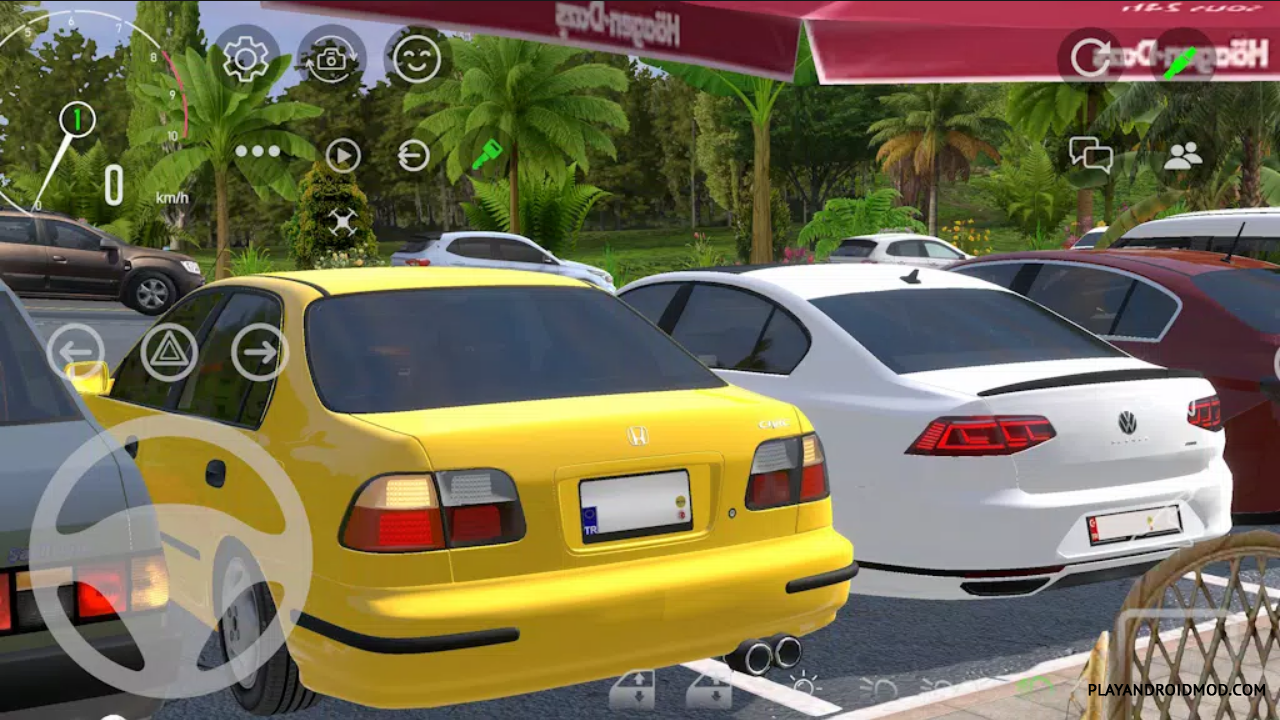Reset the car with the circular arrow
Viewport: 1280px width, 720px height.
pyautogui.click(x=1090, y=57)
